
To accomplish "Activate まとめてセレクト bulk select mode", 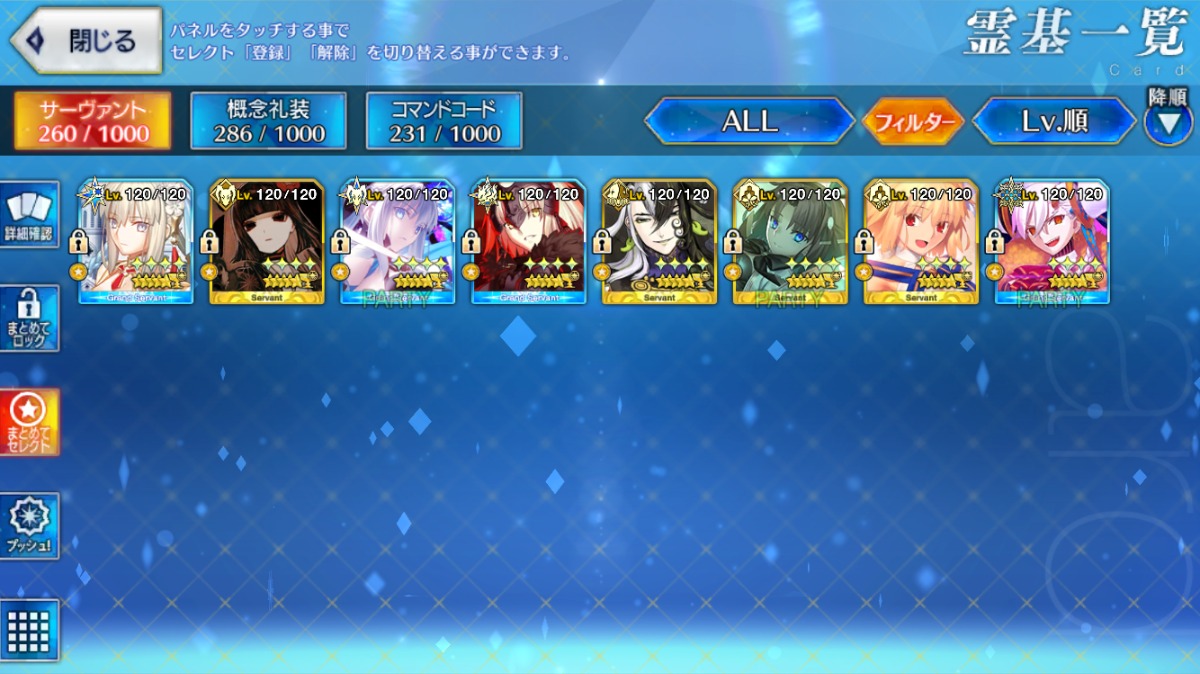I will point(30,422).
